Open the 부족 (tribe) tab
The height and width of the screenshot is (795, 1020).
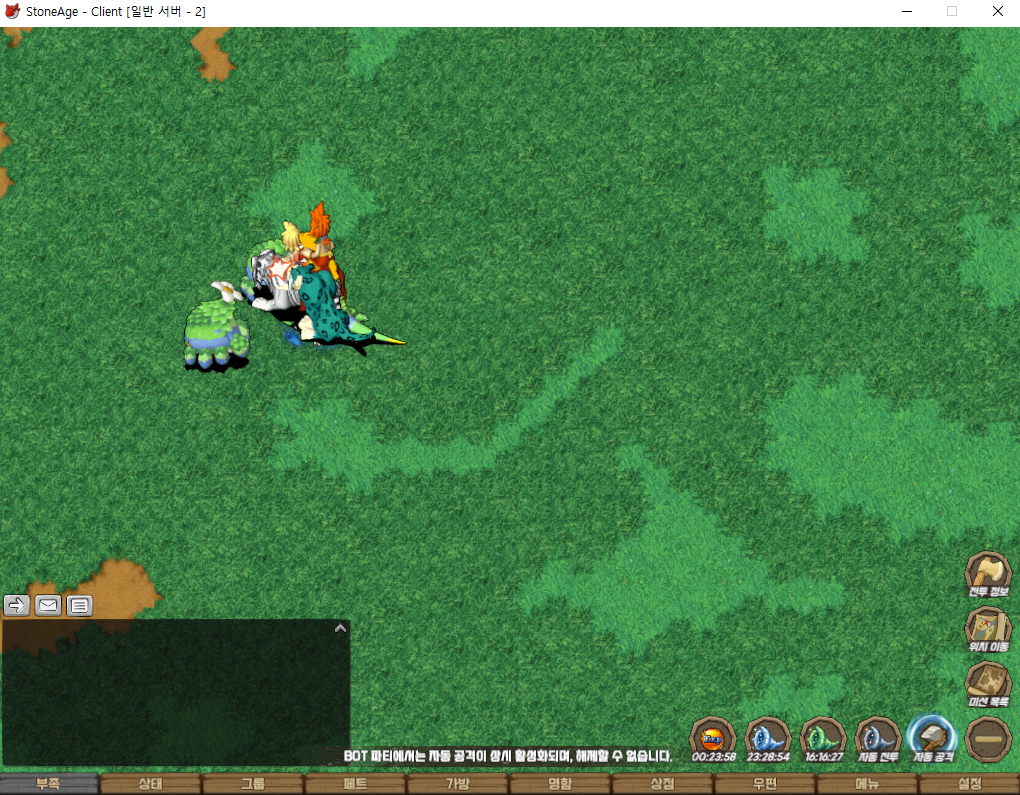49,784
